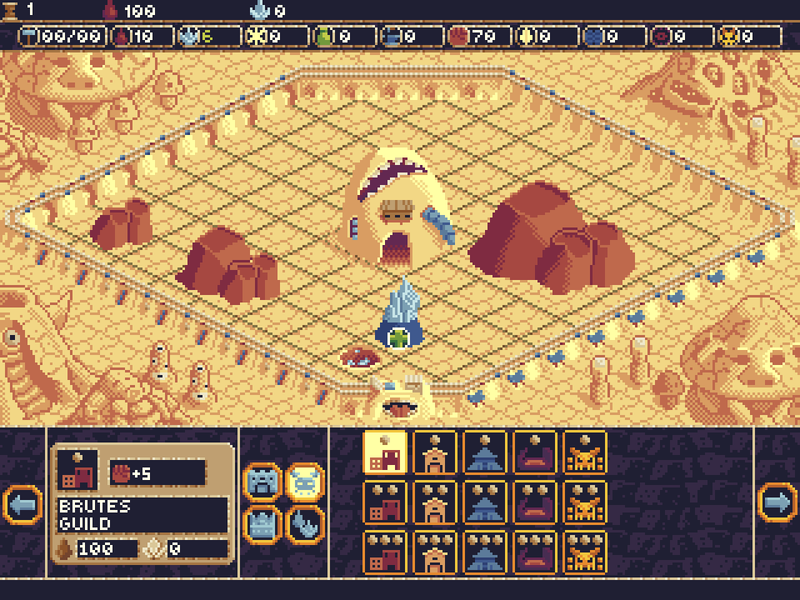800x600 pixels.
Task: Pick the two-dot orange horned skull building
Action: pos(584,502)
